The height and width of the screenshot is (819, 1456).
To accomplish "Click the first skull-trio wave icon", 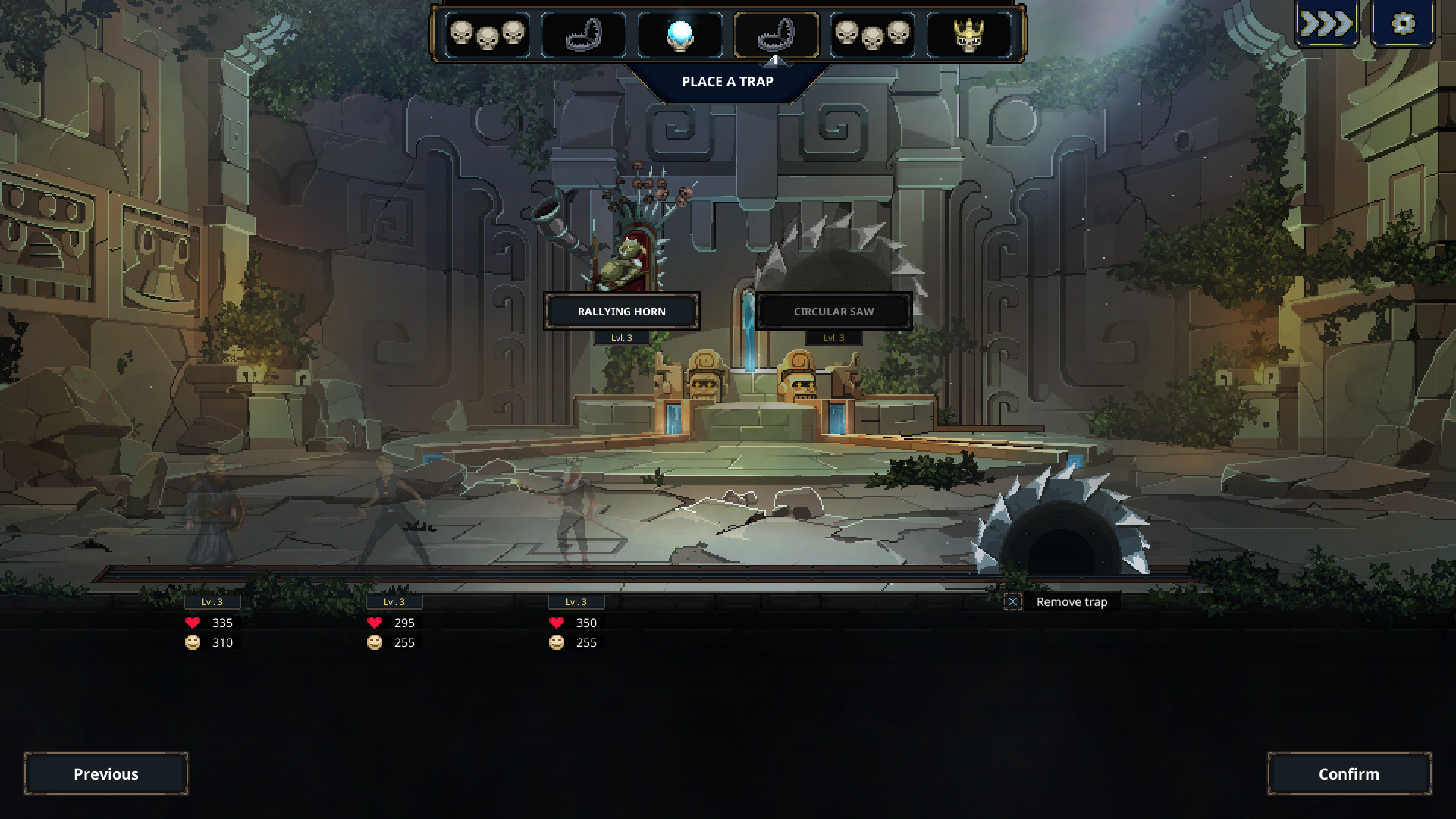I will pos(489,33).
